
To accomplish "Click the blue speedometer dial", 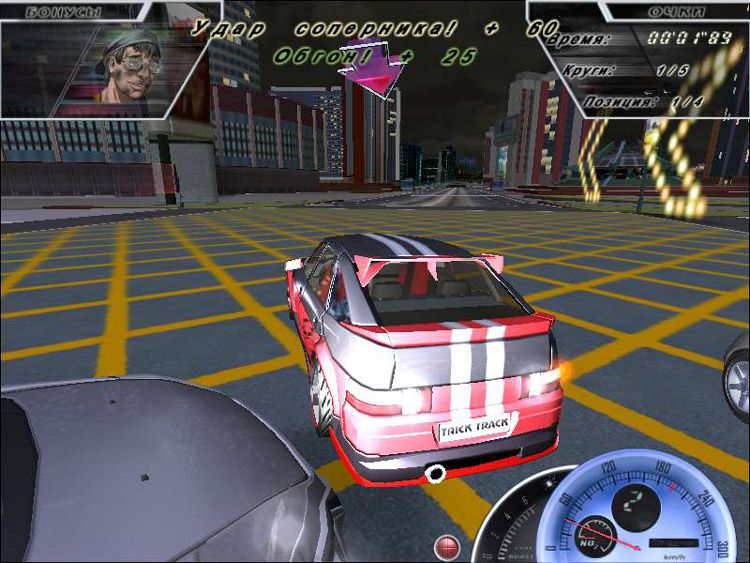I will pos(642,505).
